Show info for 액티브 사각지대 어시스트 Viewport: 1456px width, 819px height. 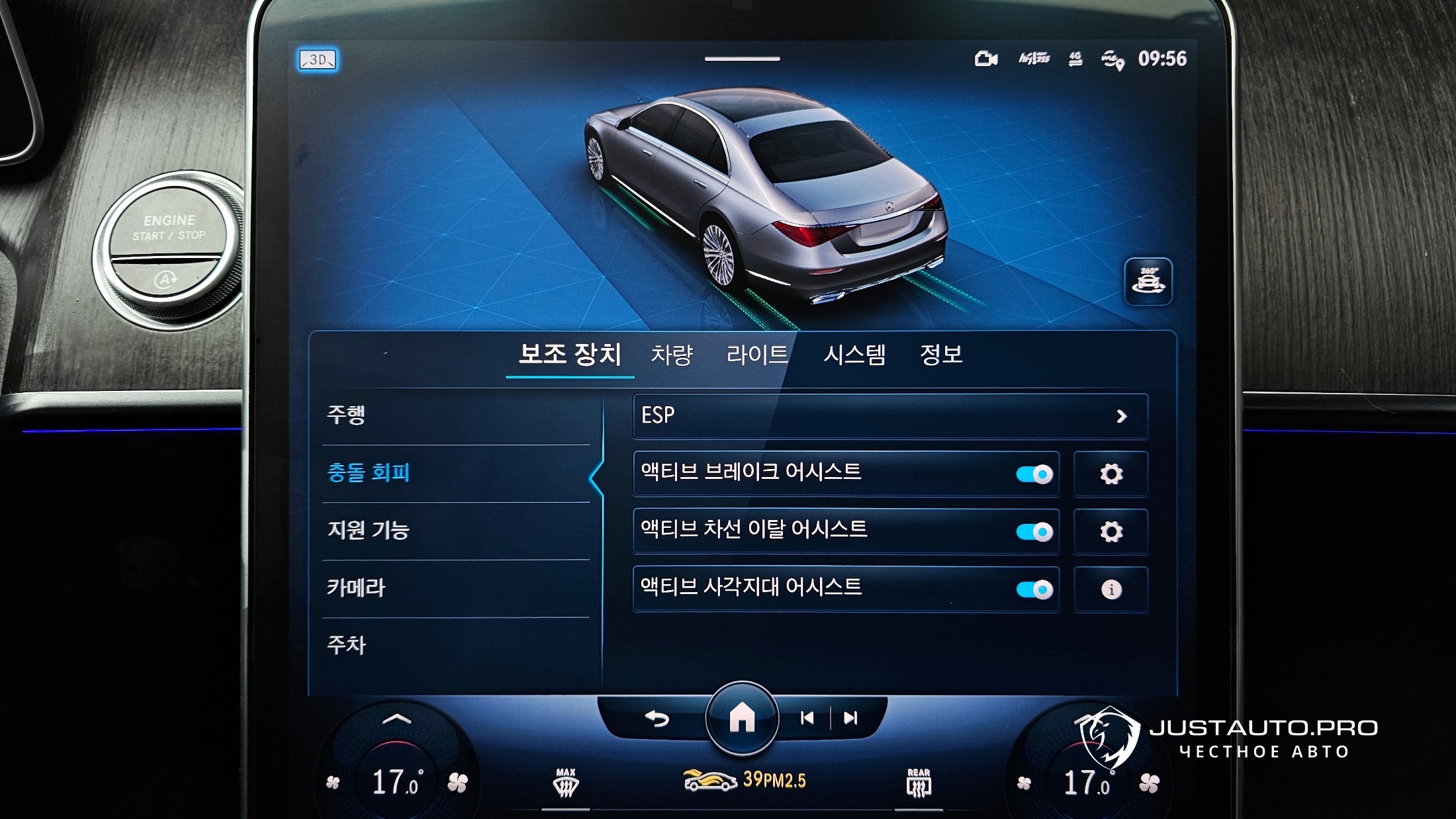pos(1111,589)
